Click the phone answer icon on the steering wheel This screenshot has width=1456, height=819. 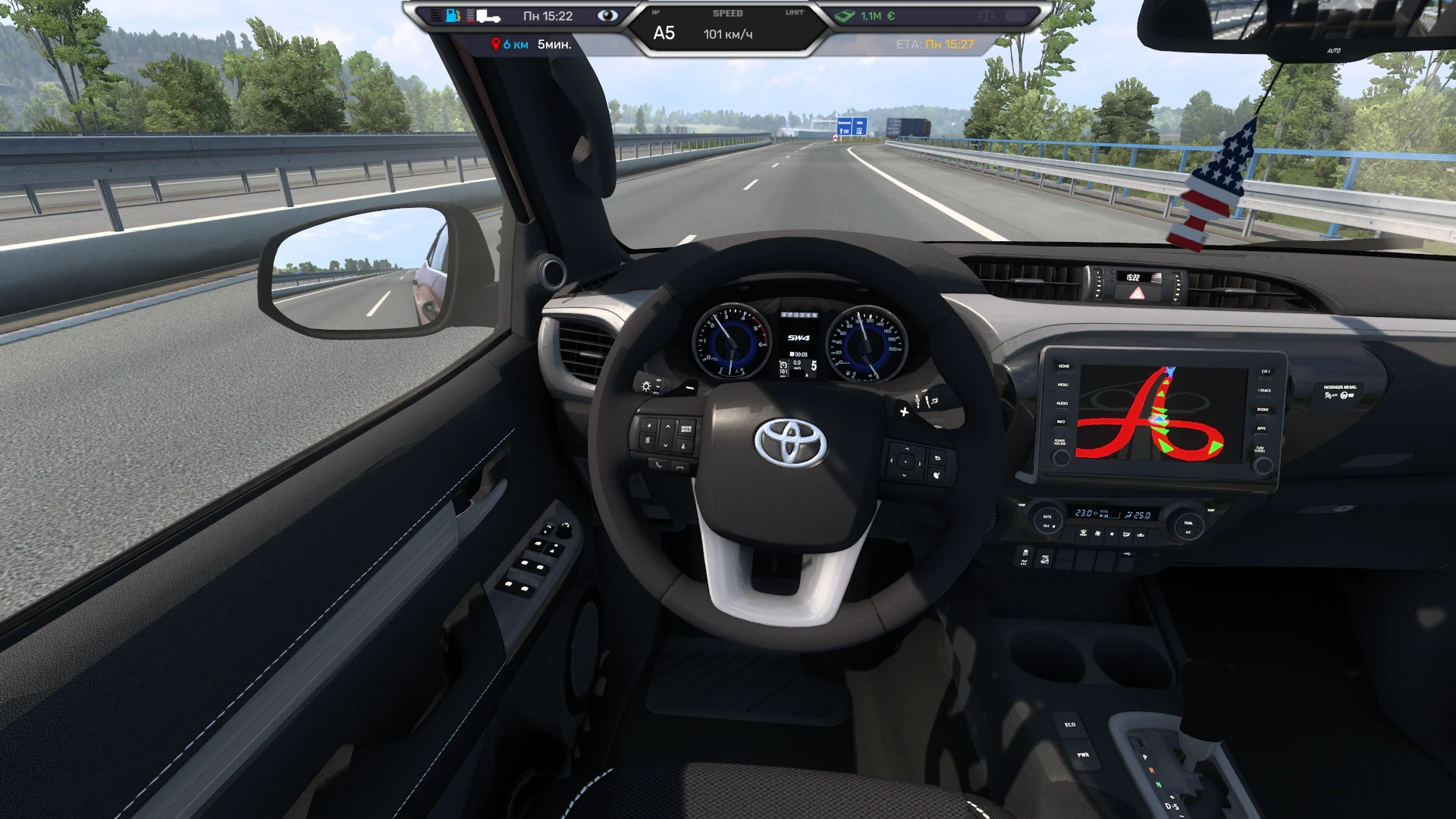658,465
